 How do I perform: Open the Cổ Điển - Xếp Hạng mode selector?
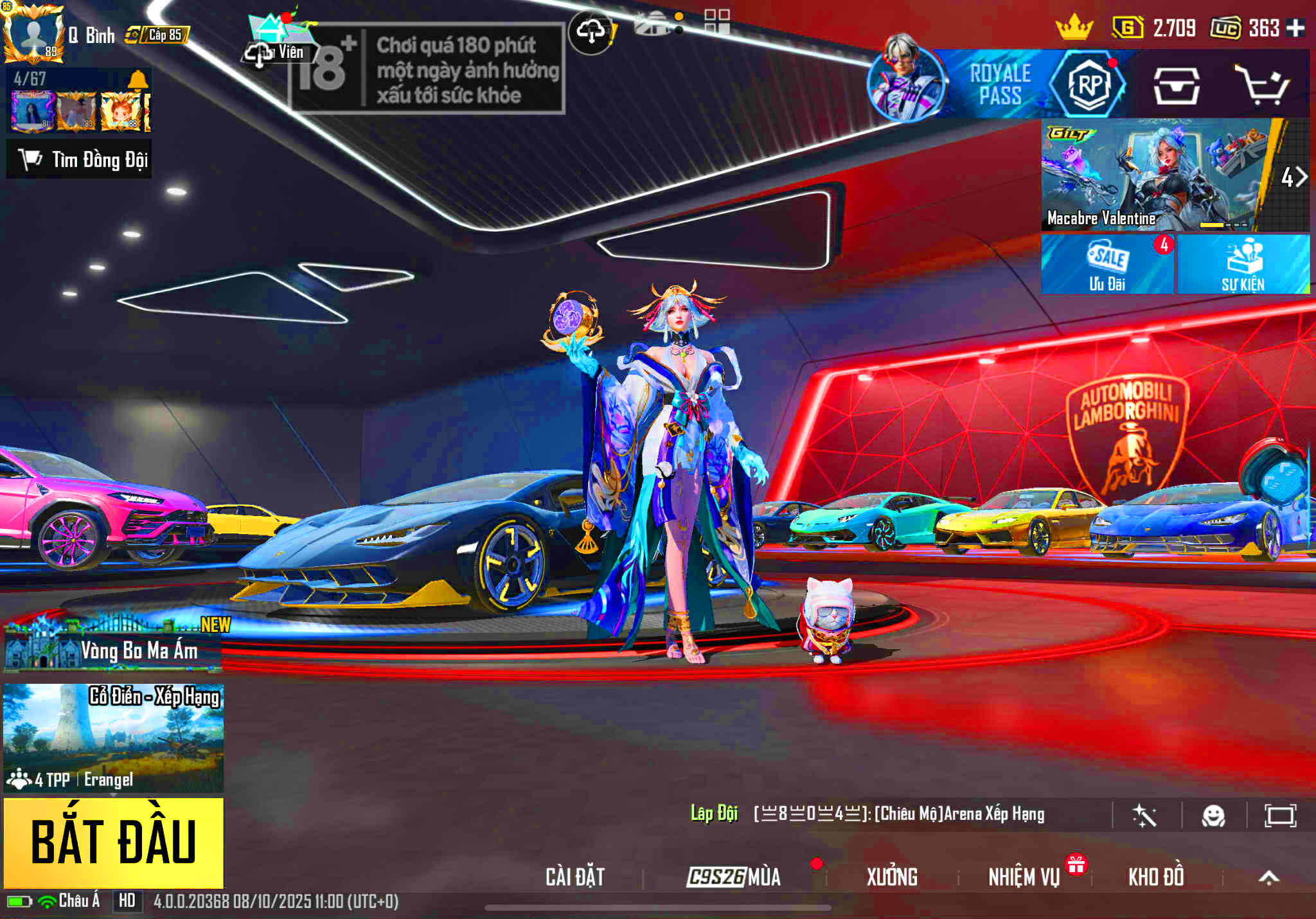tap(113, 736)
